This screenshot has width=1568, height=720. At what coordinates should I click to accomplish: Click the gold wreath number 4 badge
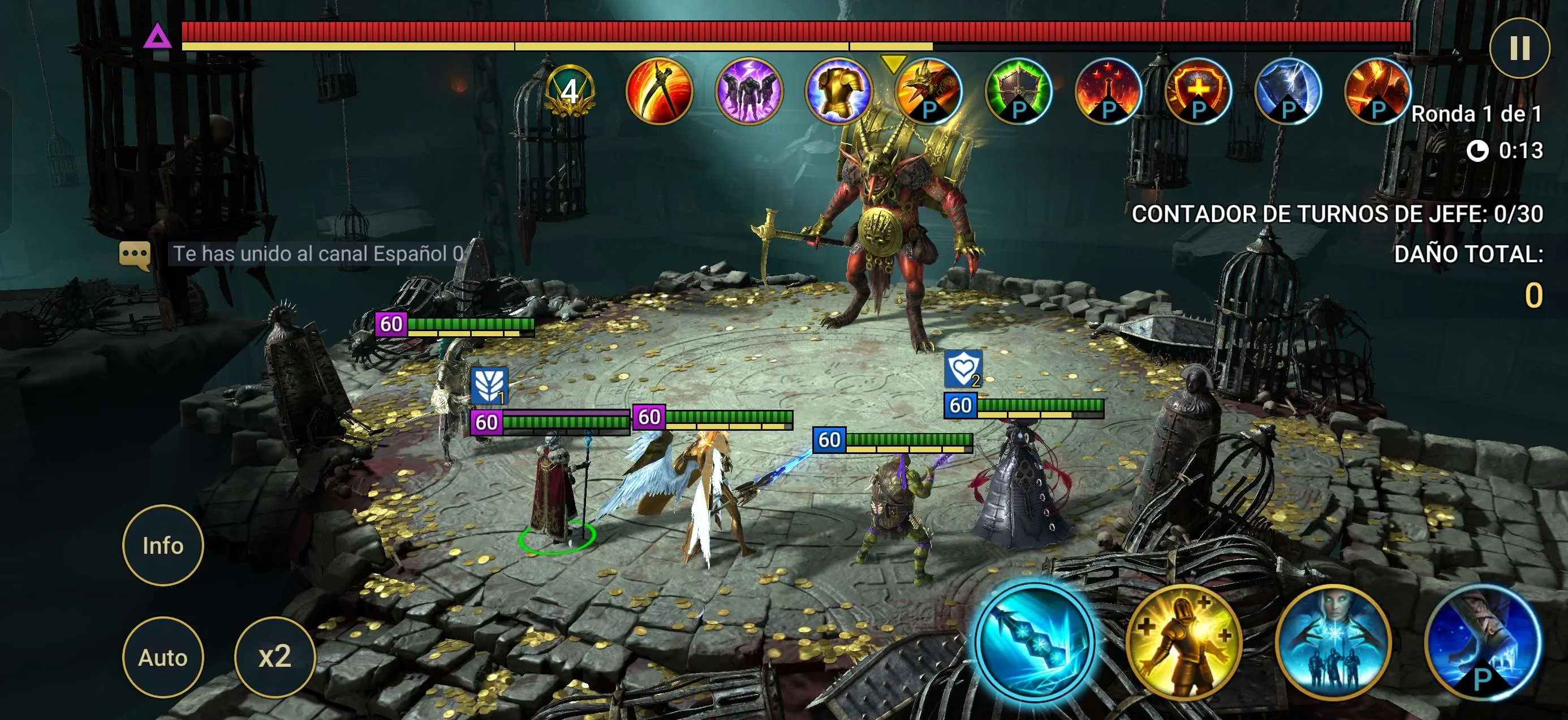pos(570,91)
